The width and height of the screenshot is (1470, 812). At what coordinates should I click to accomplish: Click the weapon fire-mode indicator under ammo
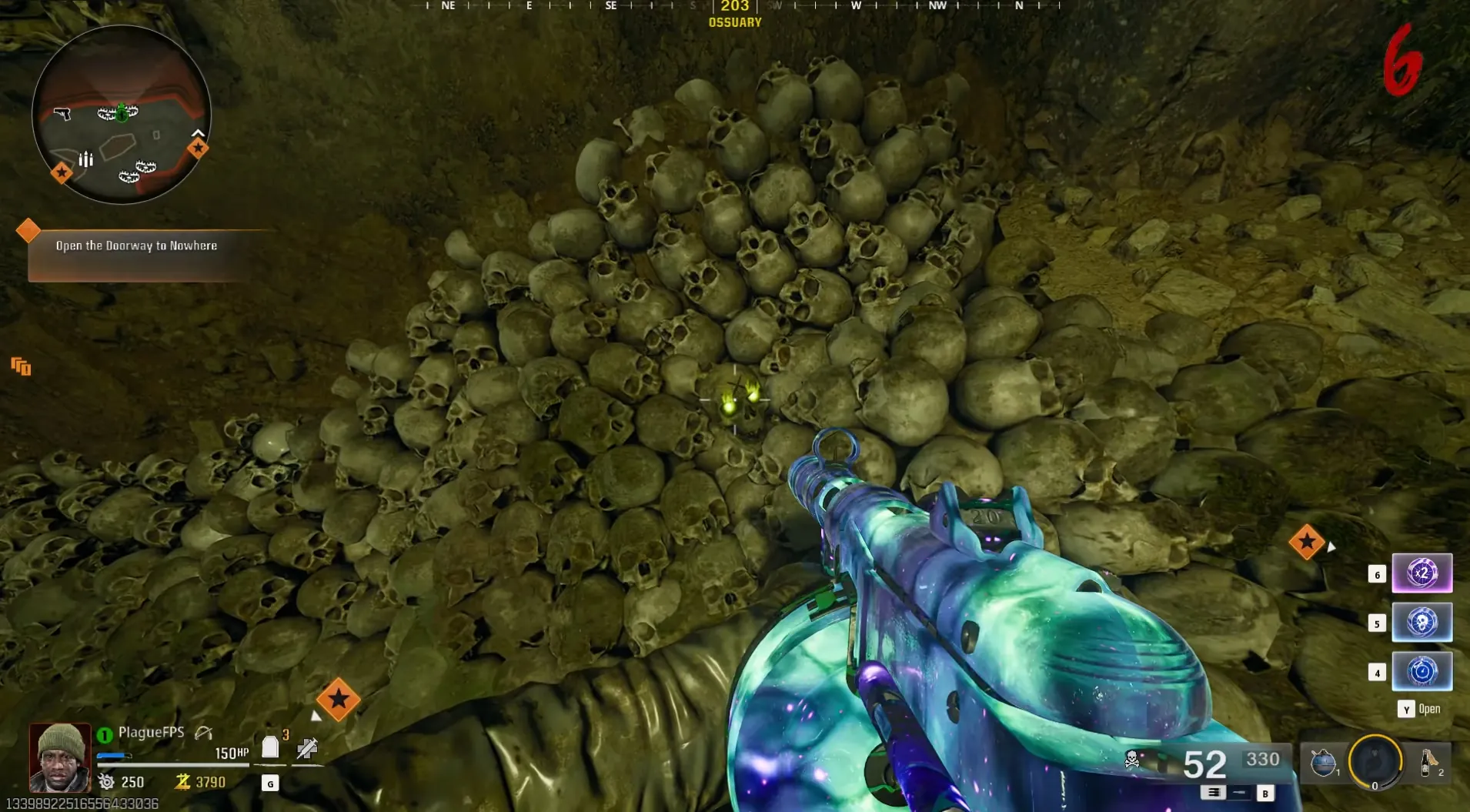(x=1214, y=792)
